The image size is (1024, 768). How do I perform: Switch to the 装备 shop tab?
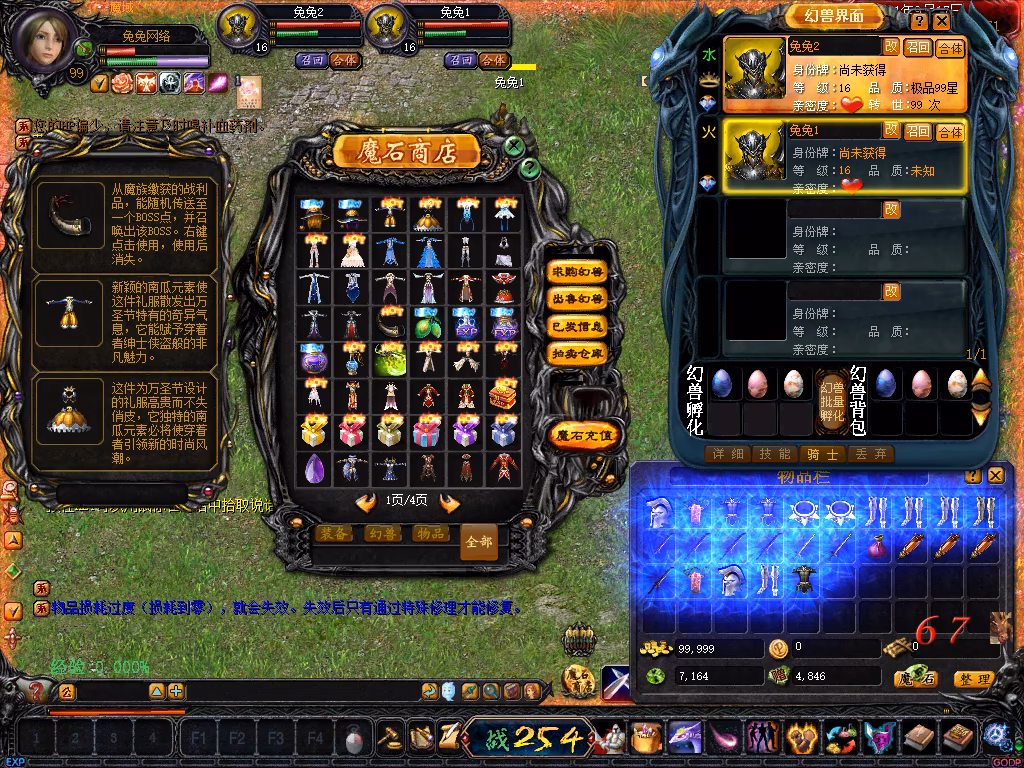(x=335, y=534)
